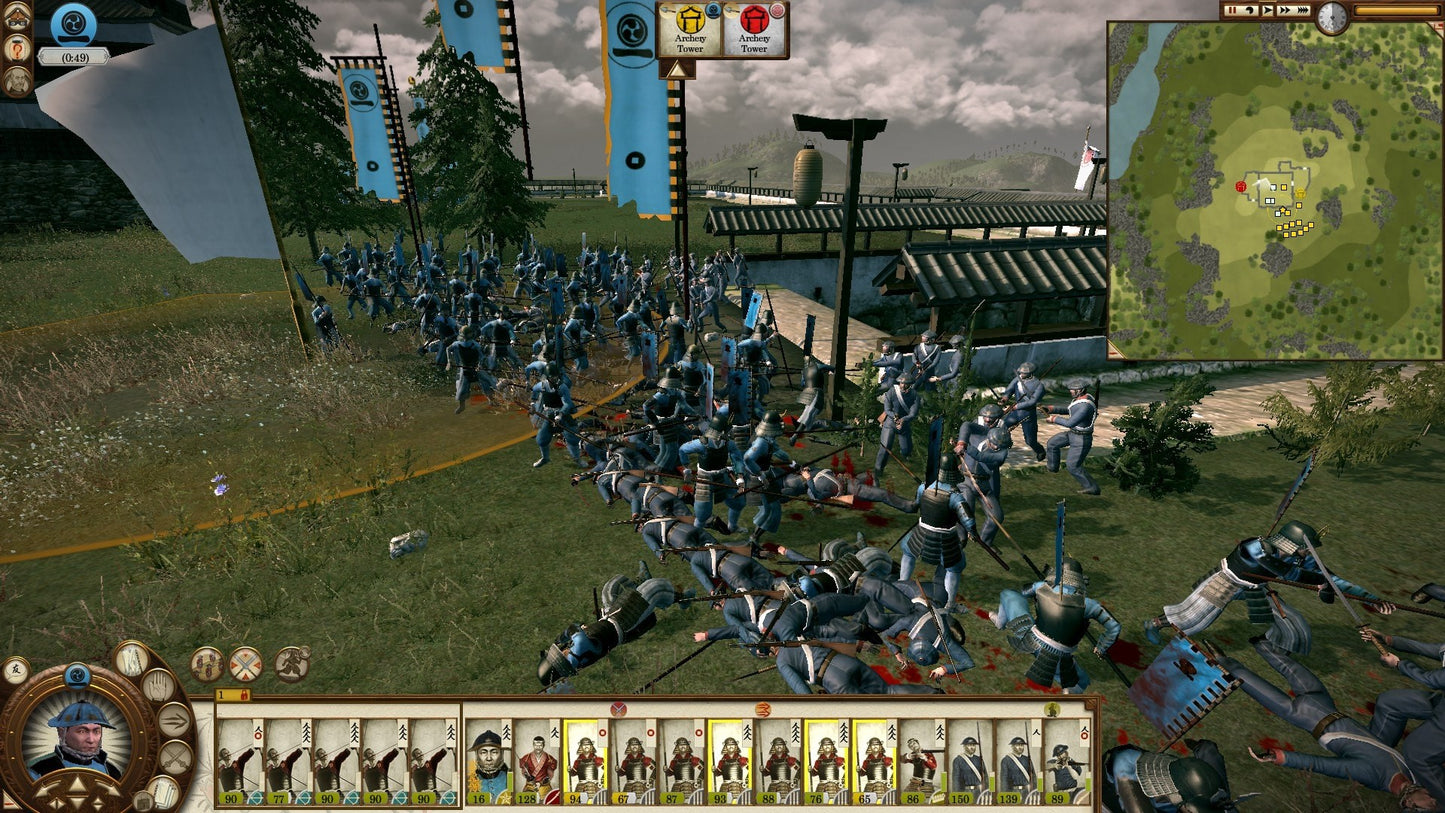
Task: Toggle the group lock padlock above the unit cards
Action: click(x=244, y=693)
